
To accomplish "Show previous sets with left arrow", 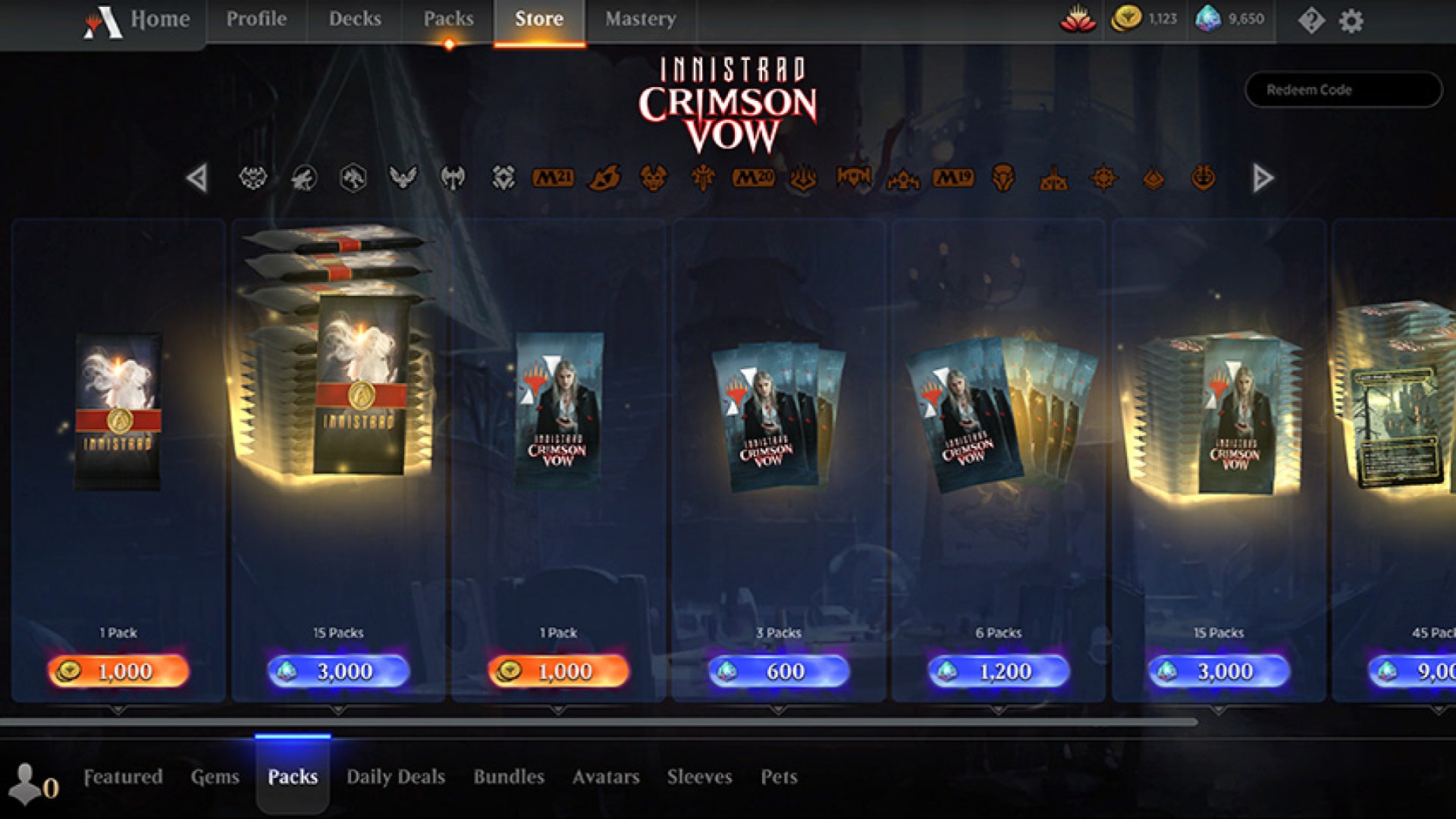I will click(197, 178).
